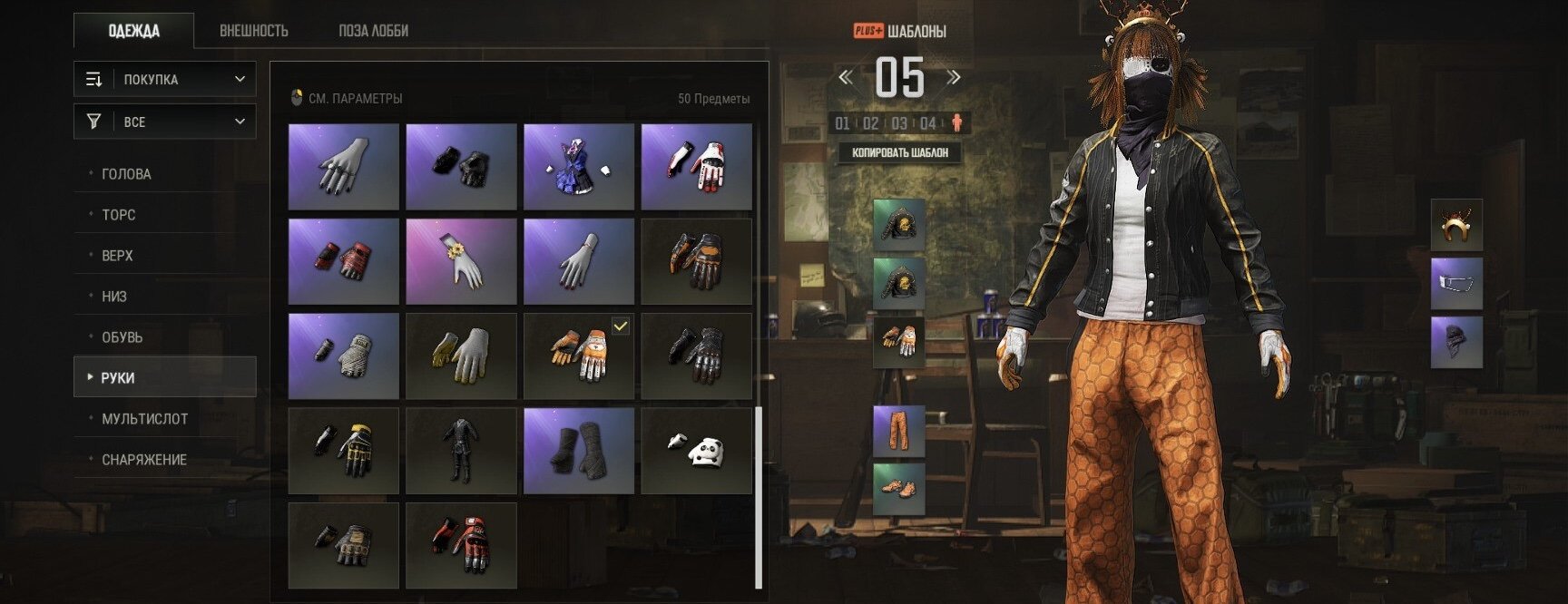
Task: Go to the previous template with left arrows
Action: (x=846, y=78)
